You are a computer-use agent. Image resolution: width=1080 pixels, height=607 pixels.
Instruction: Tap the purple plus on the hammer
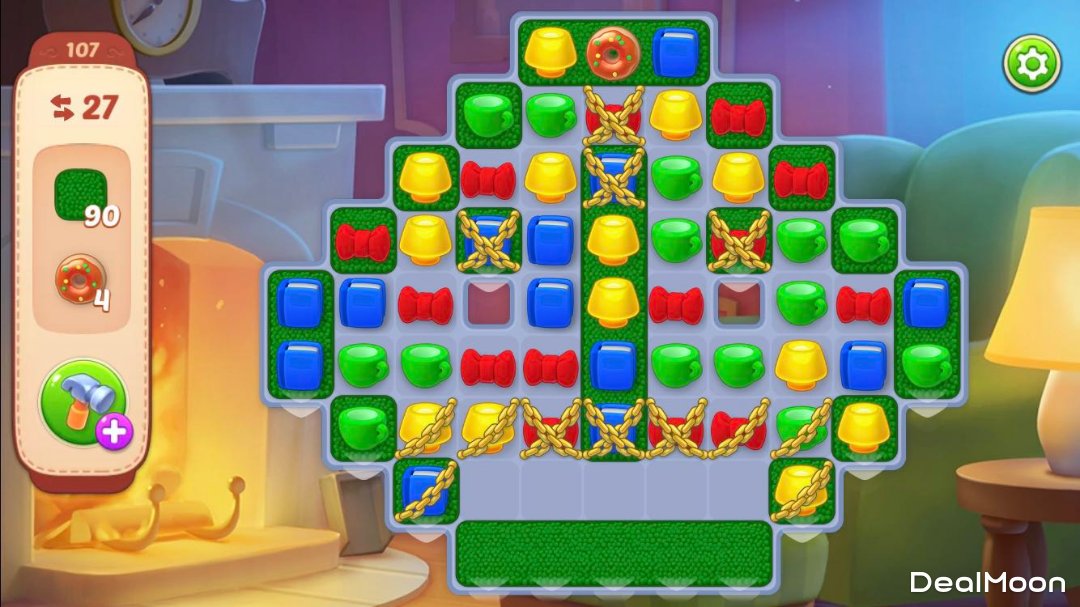coord(115,431)
